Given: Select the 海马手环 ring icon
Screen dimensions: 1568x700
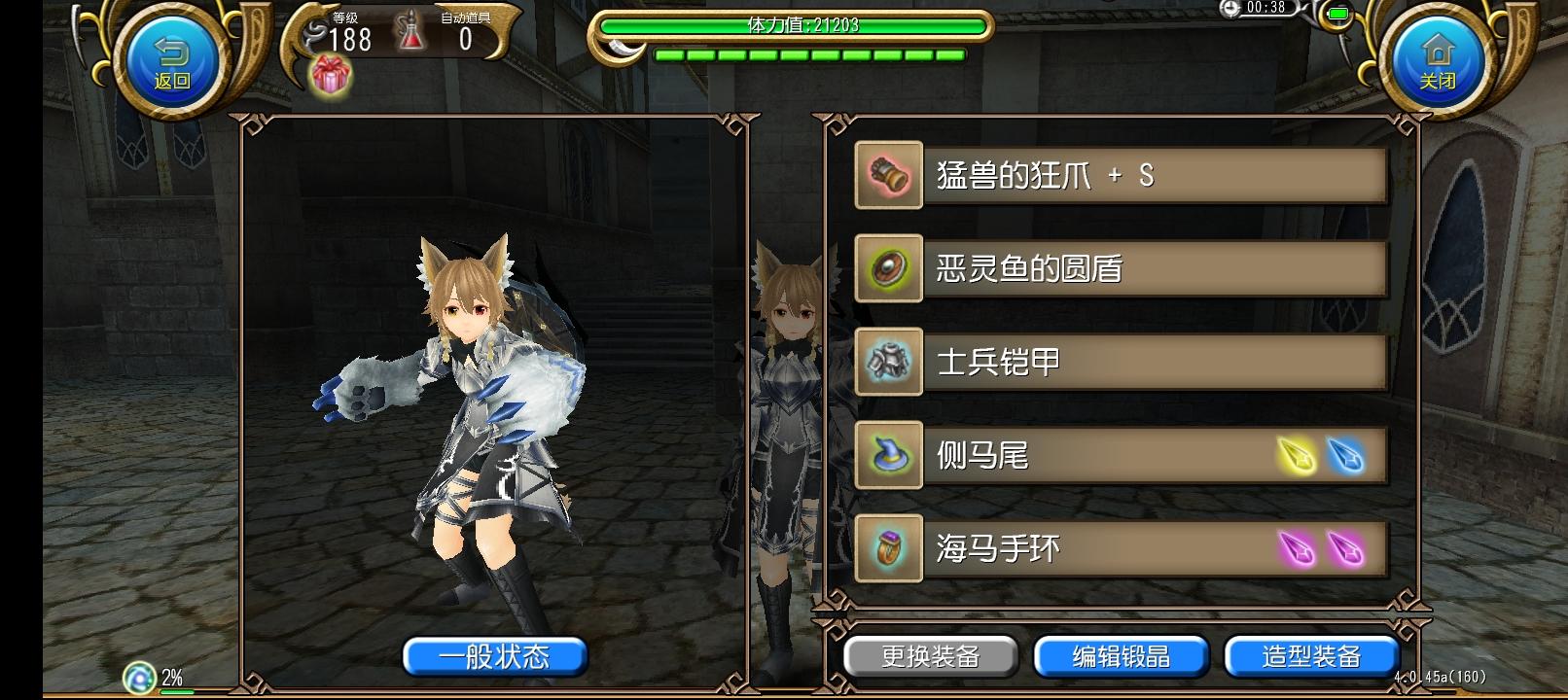Looking at the screenshot, I should point(887,547).
